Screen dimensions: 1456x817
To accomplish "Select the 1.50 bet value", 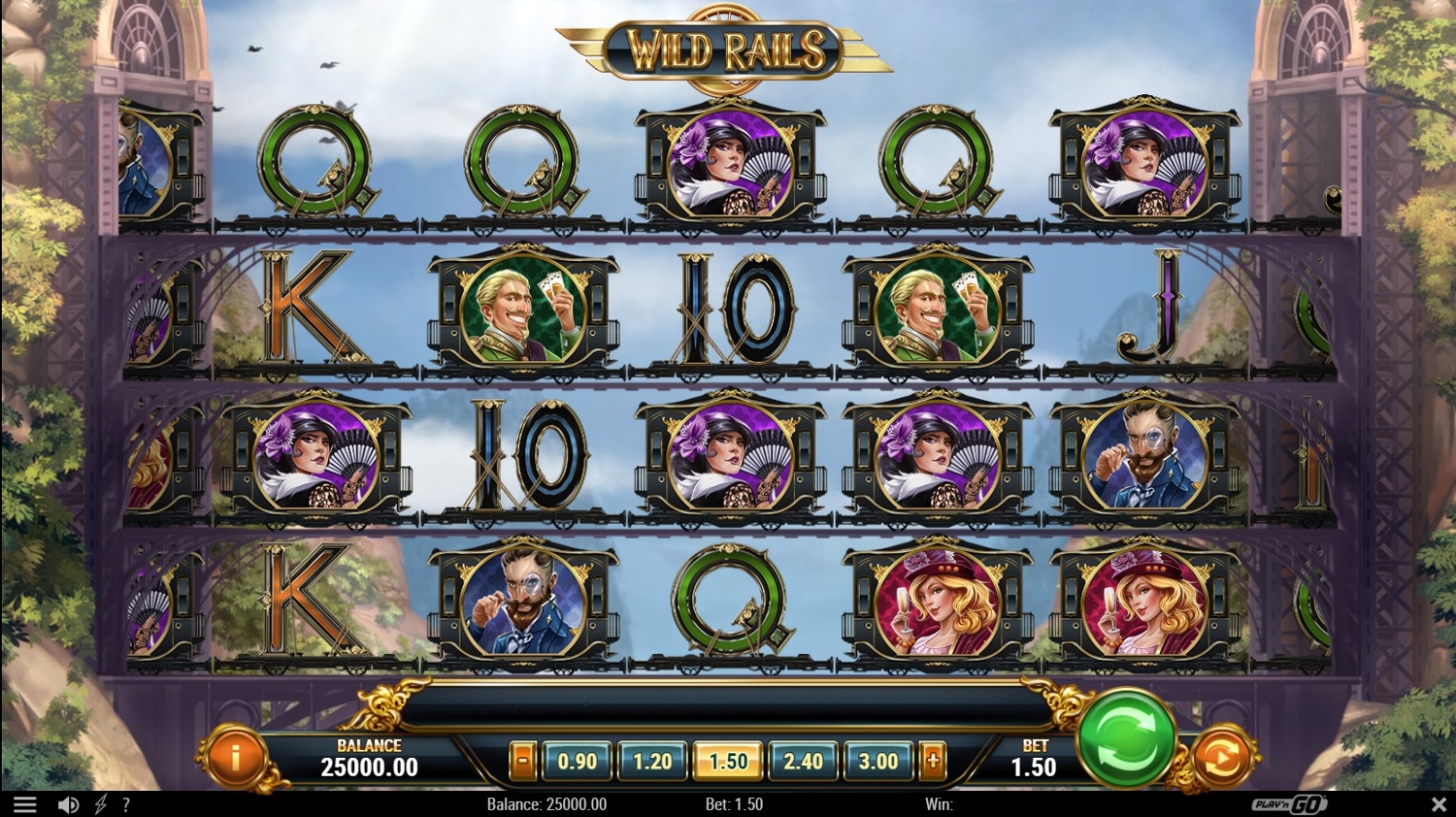I will (x=728, y=762).
